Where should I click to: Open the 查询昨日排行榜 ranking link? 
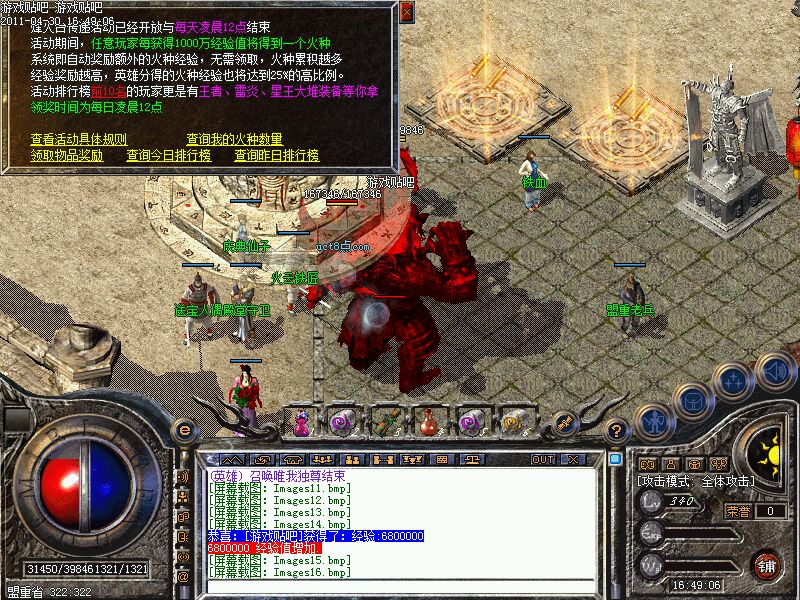pos(276,155)
